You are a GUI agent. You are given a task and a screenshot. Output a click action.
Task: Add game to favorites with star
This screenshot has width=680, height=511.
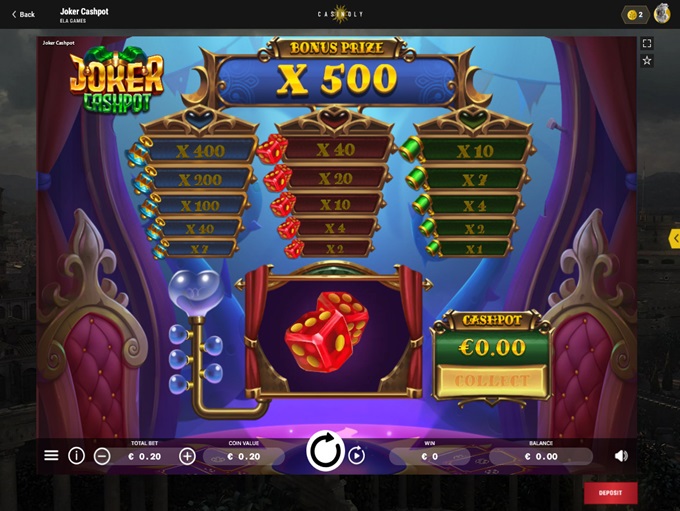pos(647,61)
